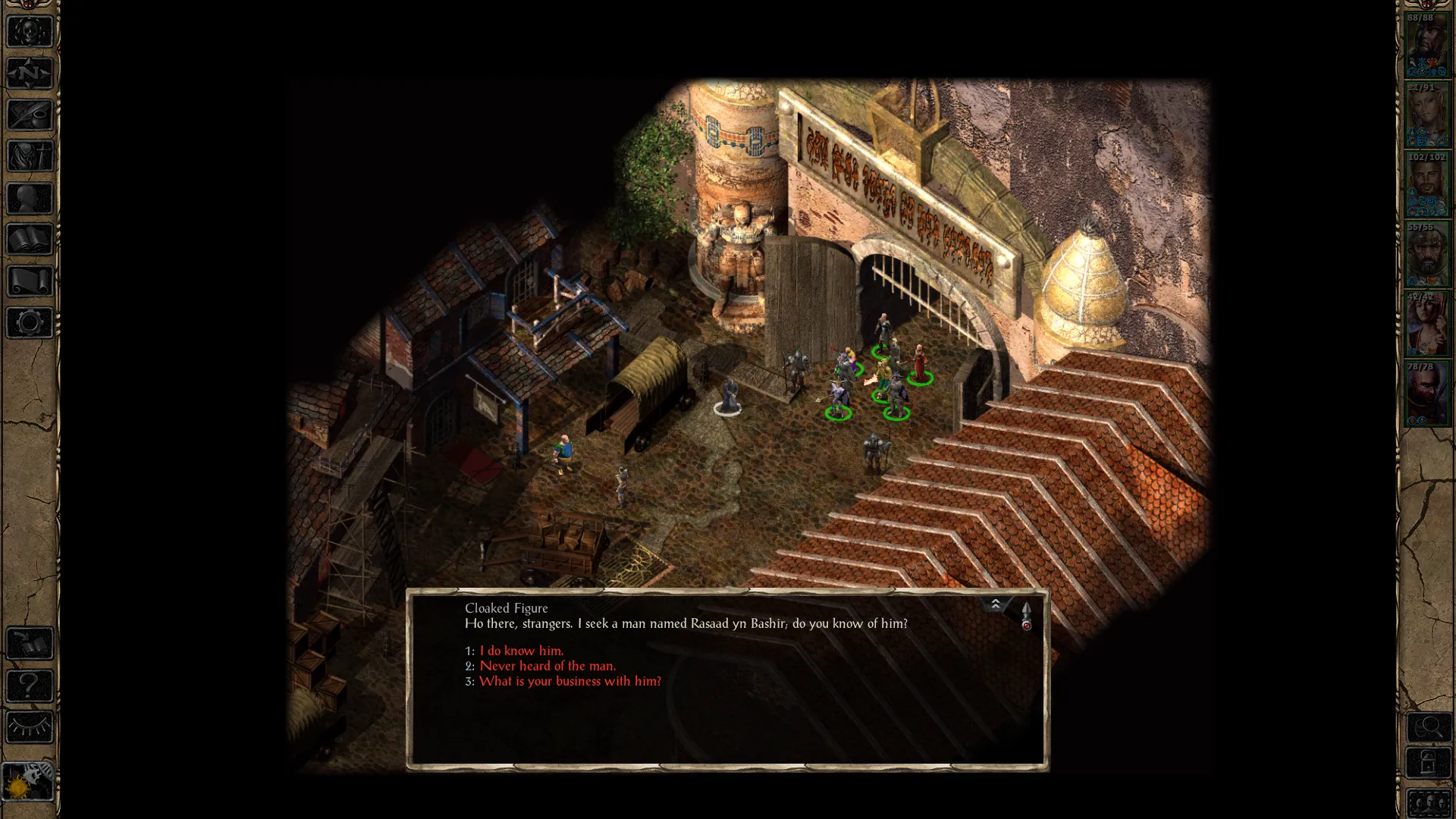The width and height of the screenshot is (1456, 819).
Task: Show the character record head silhouette icon
Action: click(30, 199)
